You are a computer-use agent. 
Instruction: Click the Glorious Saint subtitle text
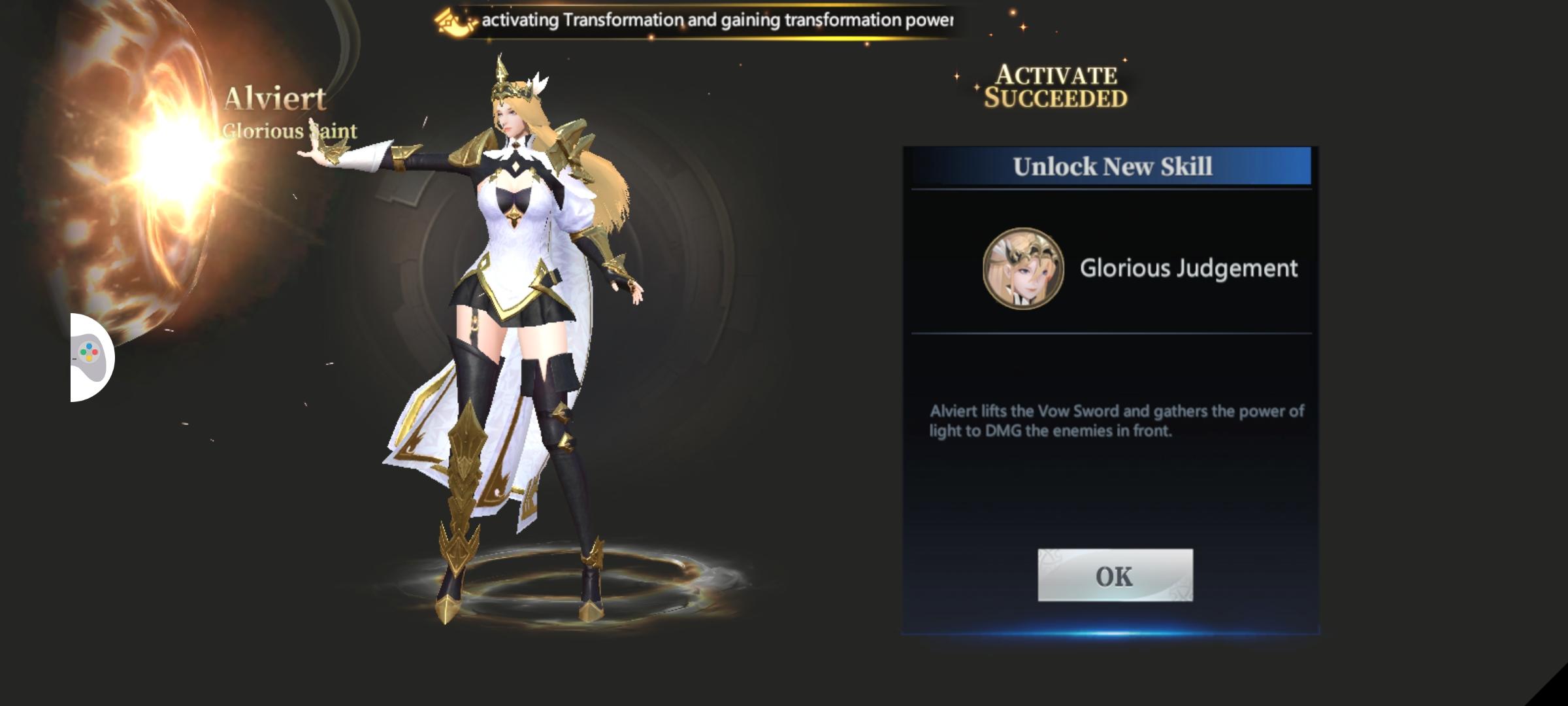(x=289, y=130)
